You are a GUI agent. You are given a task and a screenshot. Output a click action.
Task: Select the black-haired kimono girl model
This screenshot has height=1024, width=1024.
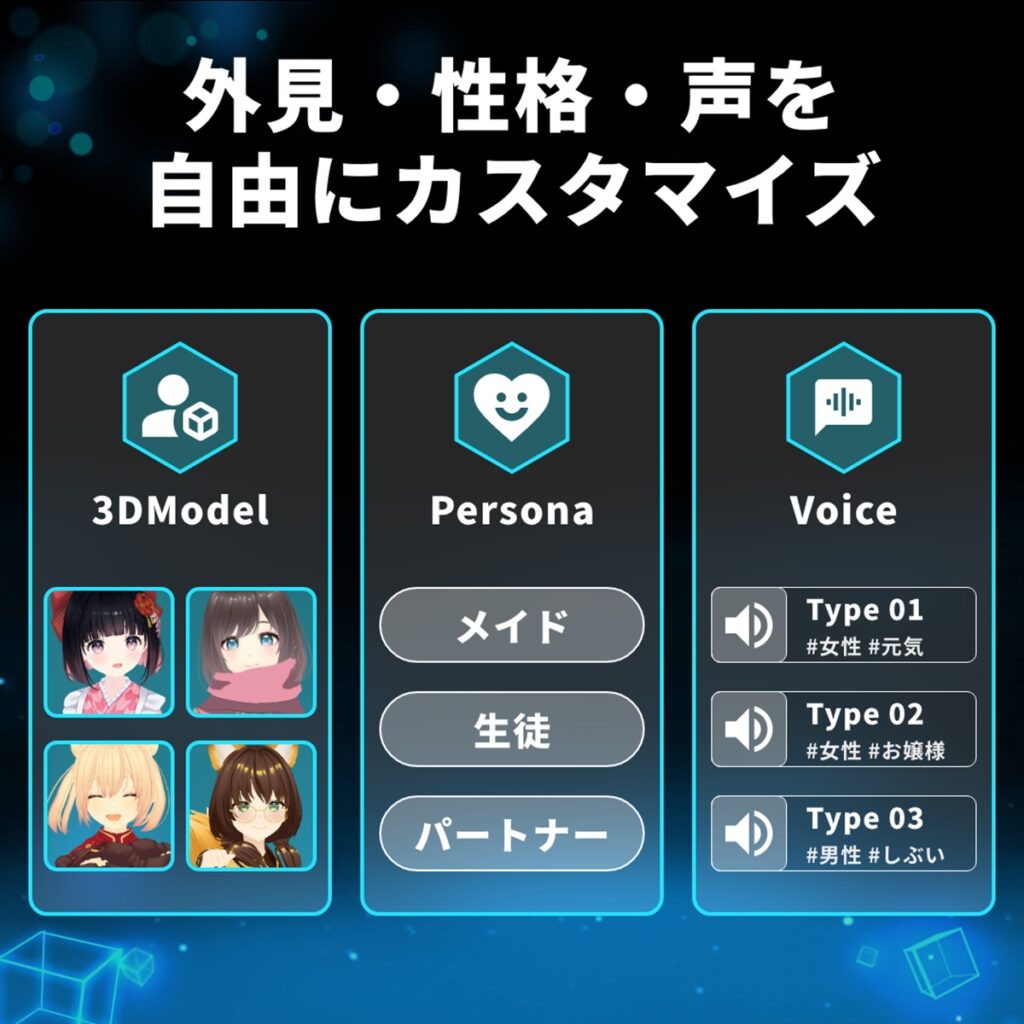coord(109,652)
